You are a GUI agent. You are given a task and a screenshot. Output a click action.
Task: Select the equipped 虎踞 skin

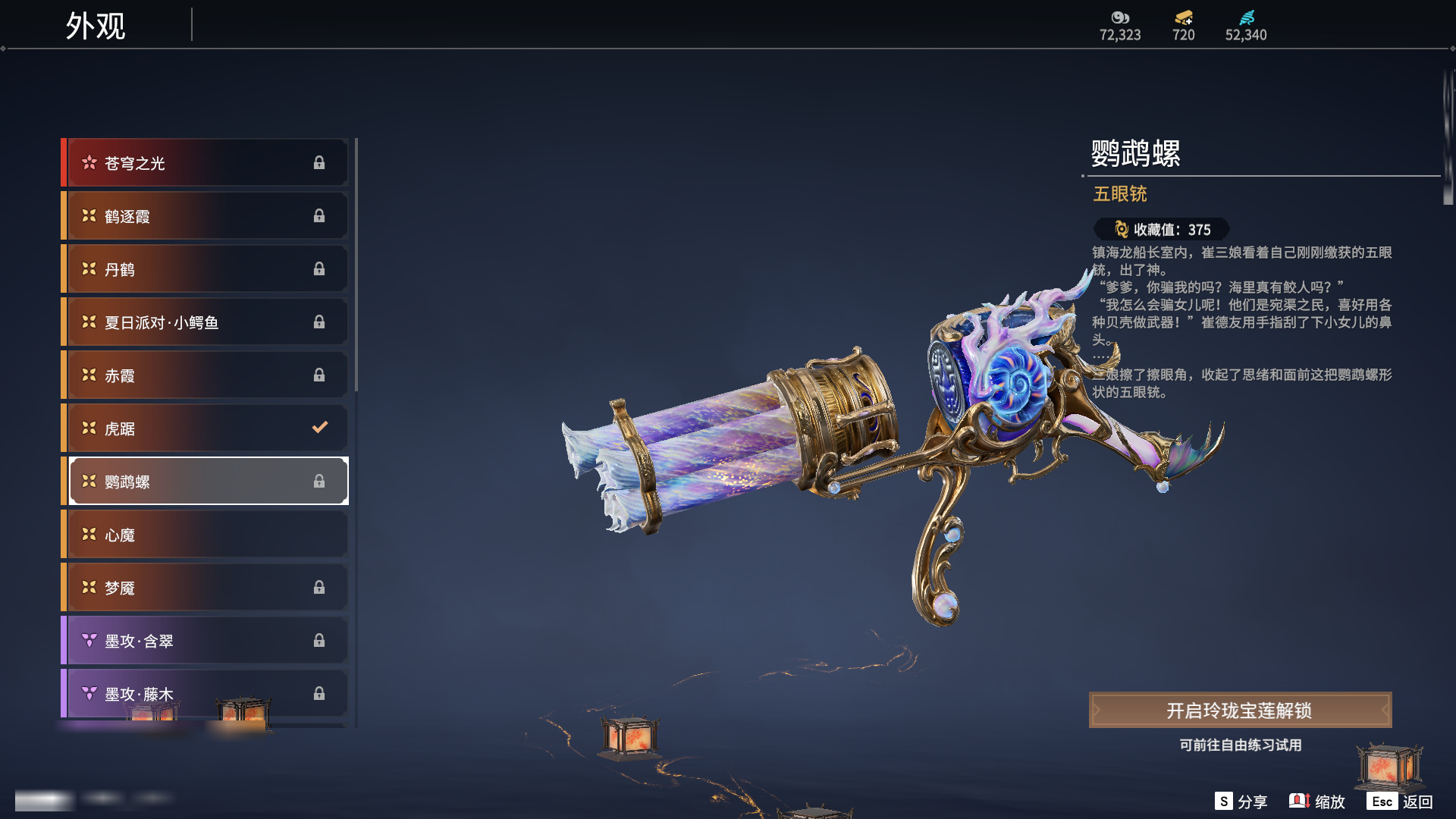coord(205,428)
